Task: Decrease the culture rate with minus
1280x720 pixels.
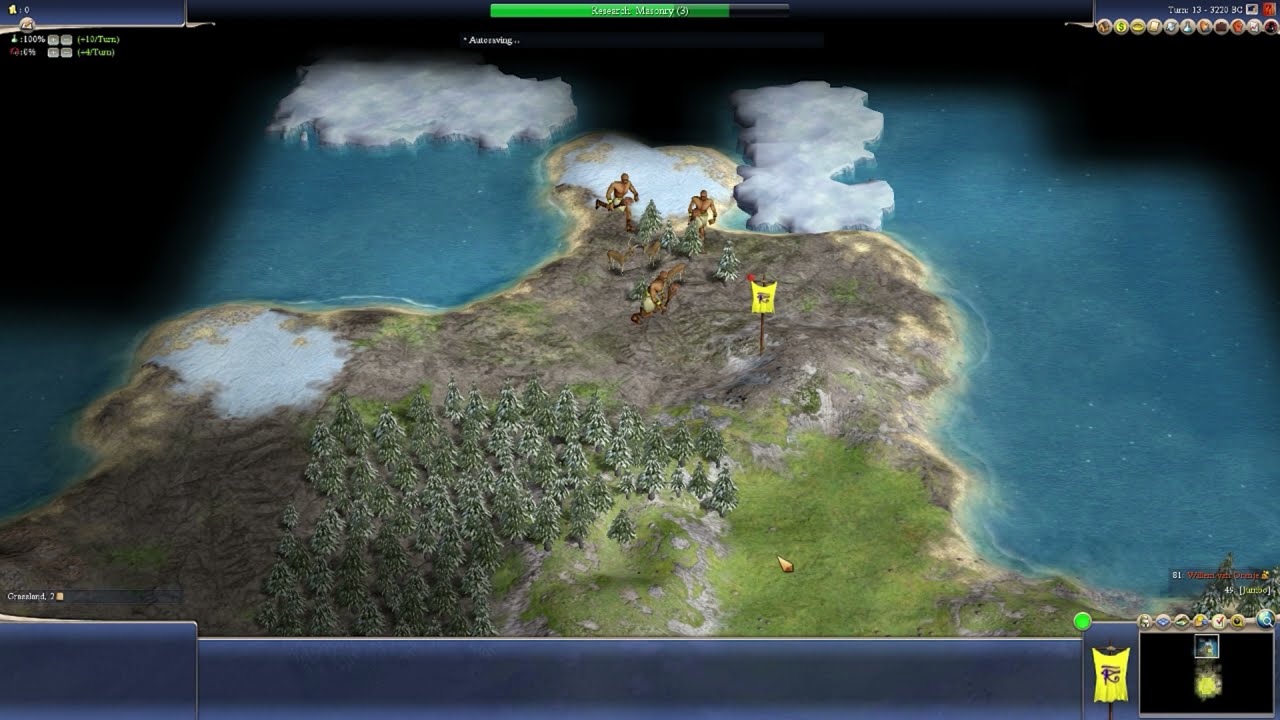Action: [x=66, y=52]
